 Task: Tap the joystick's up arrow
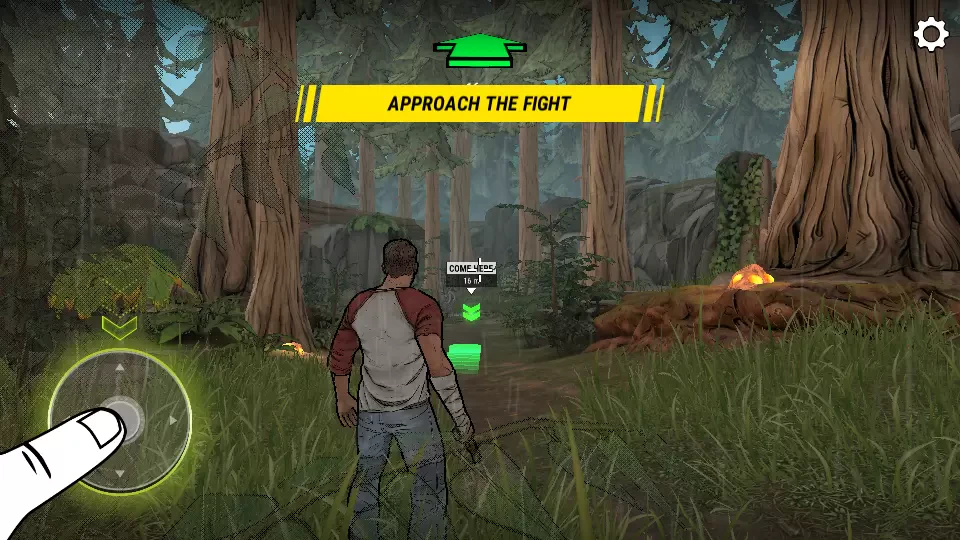coord(120,367)
